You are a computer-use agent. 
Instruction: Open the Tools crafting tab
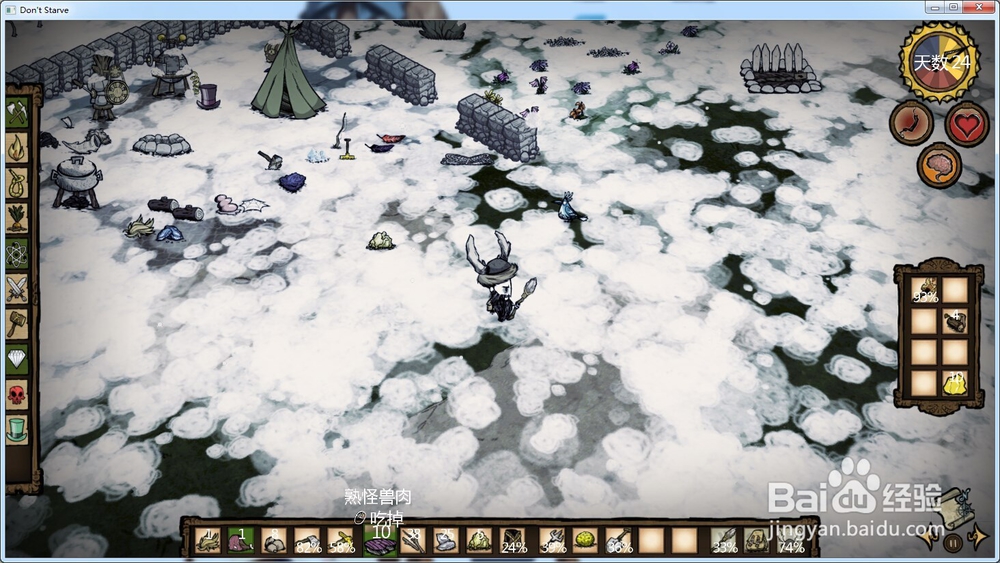click(x=18, y=113)
